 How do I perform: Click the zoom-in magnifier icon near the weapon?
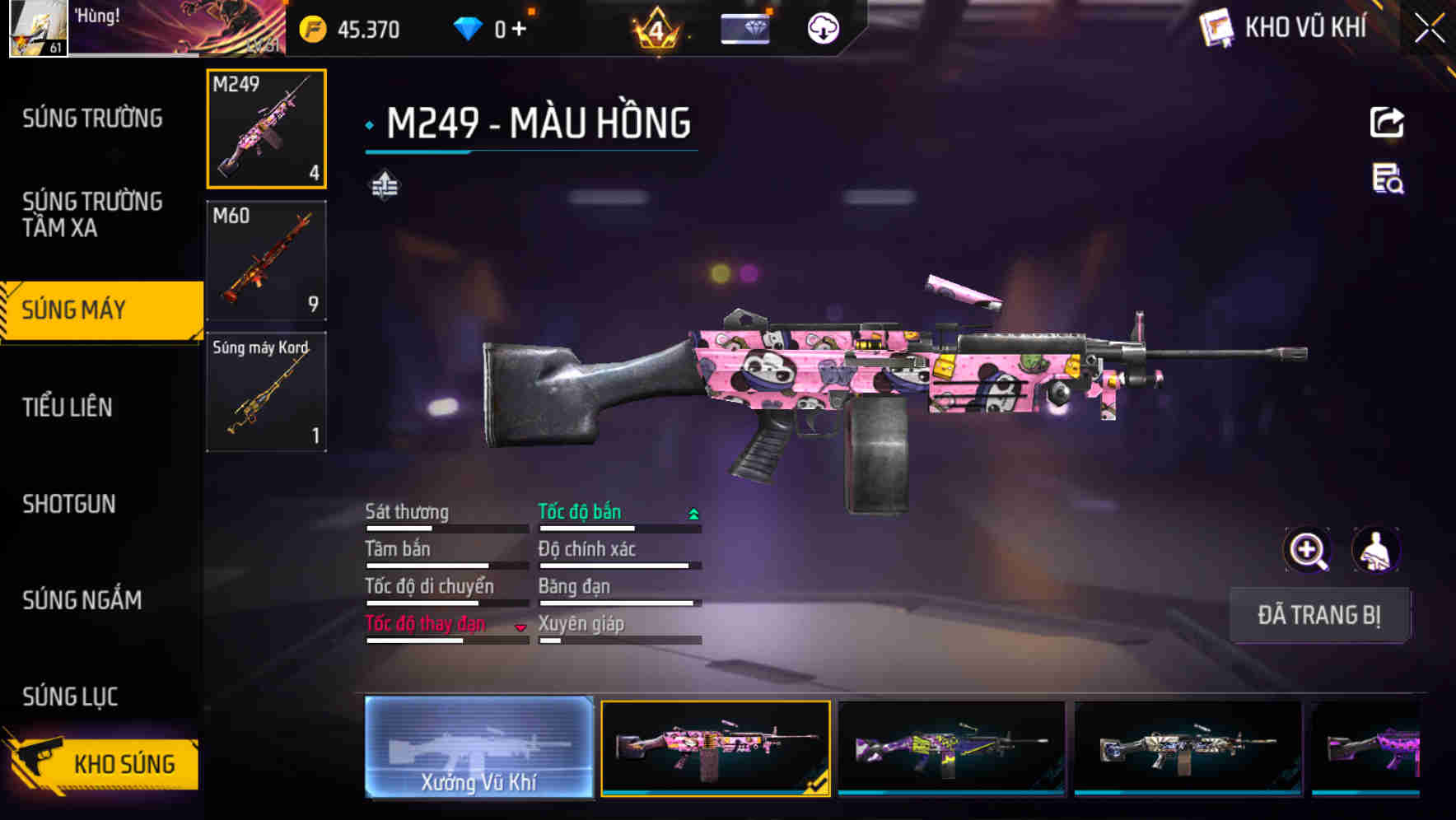pos(1308,550)
